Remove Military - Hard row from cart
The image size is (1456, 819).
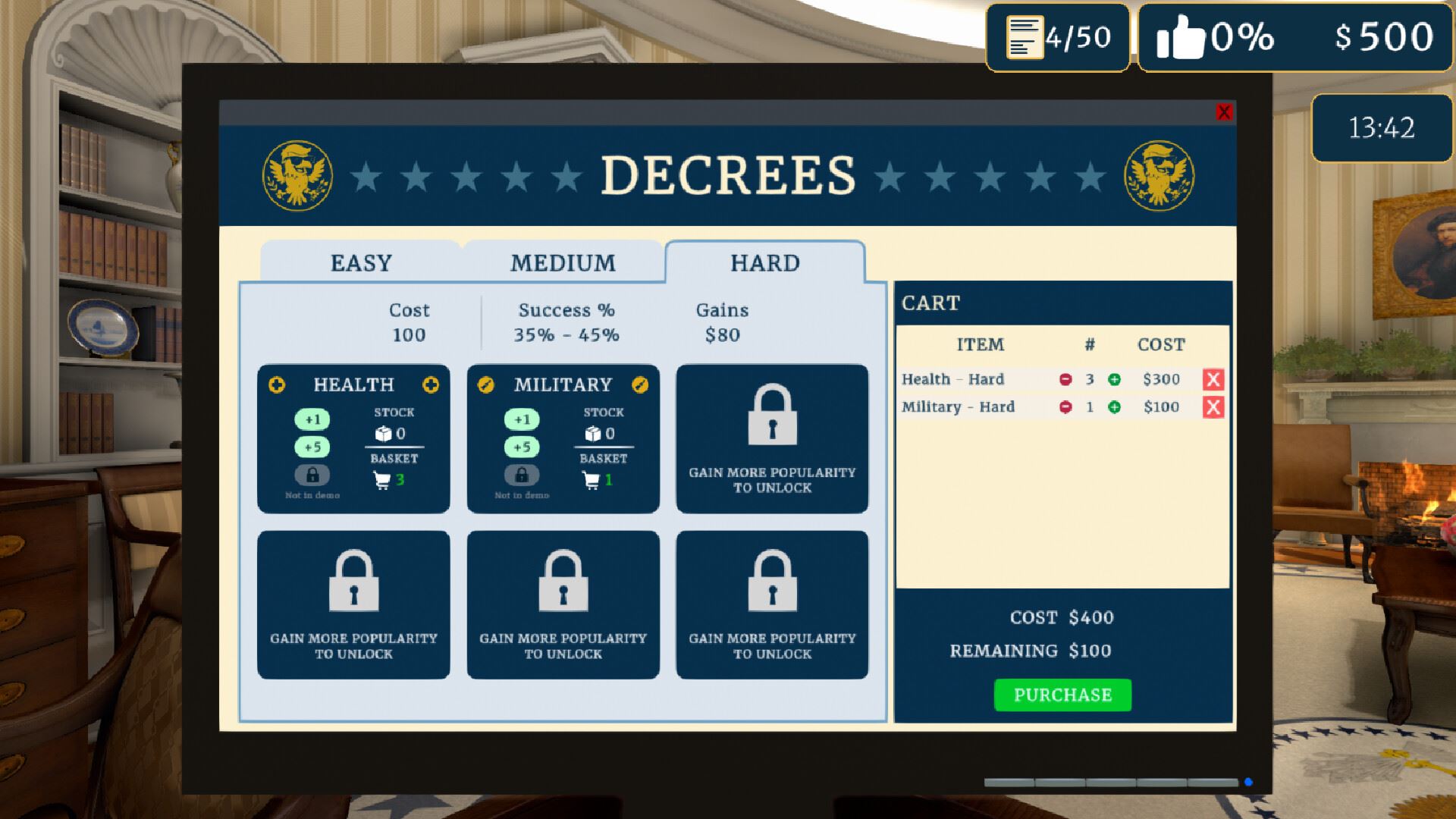tap(1213, 407)
